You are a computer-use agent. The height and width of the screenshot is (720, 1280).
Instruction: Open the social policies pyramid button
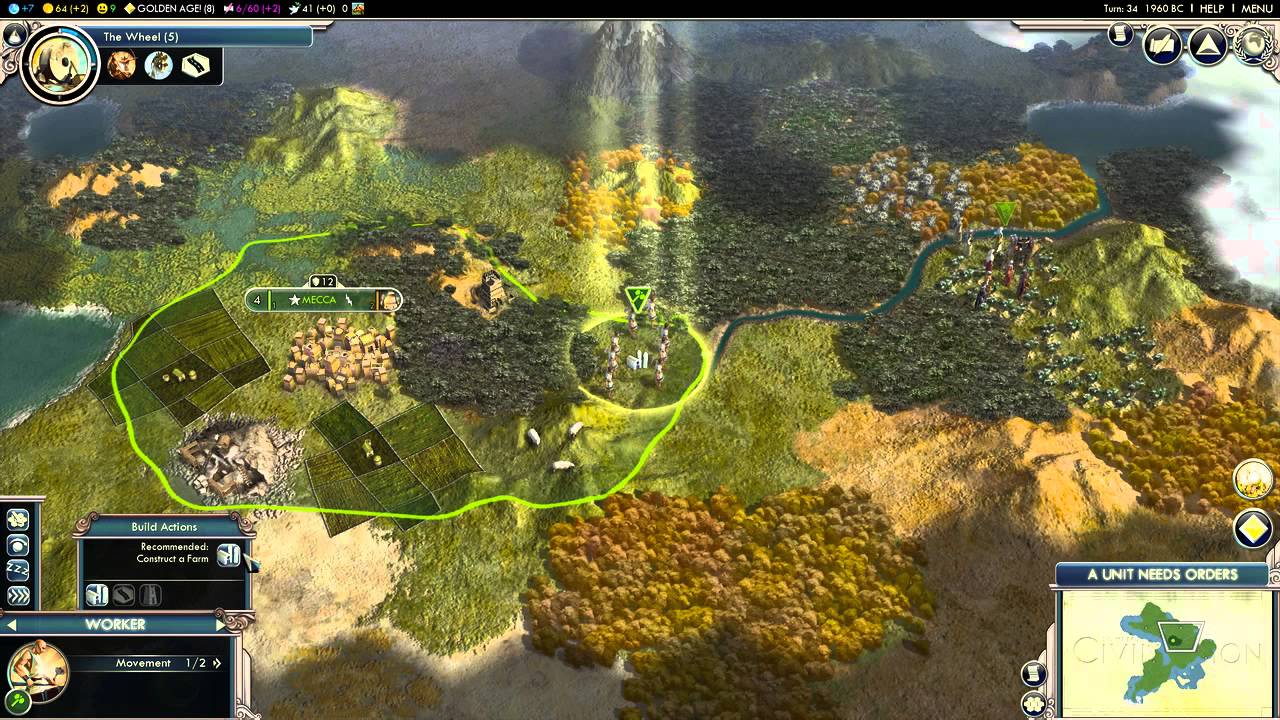click(1208, 46)
